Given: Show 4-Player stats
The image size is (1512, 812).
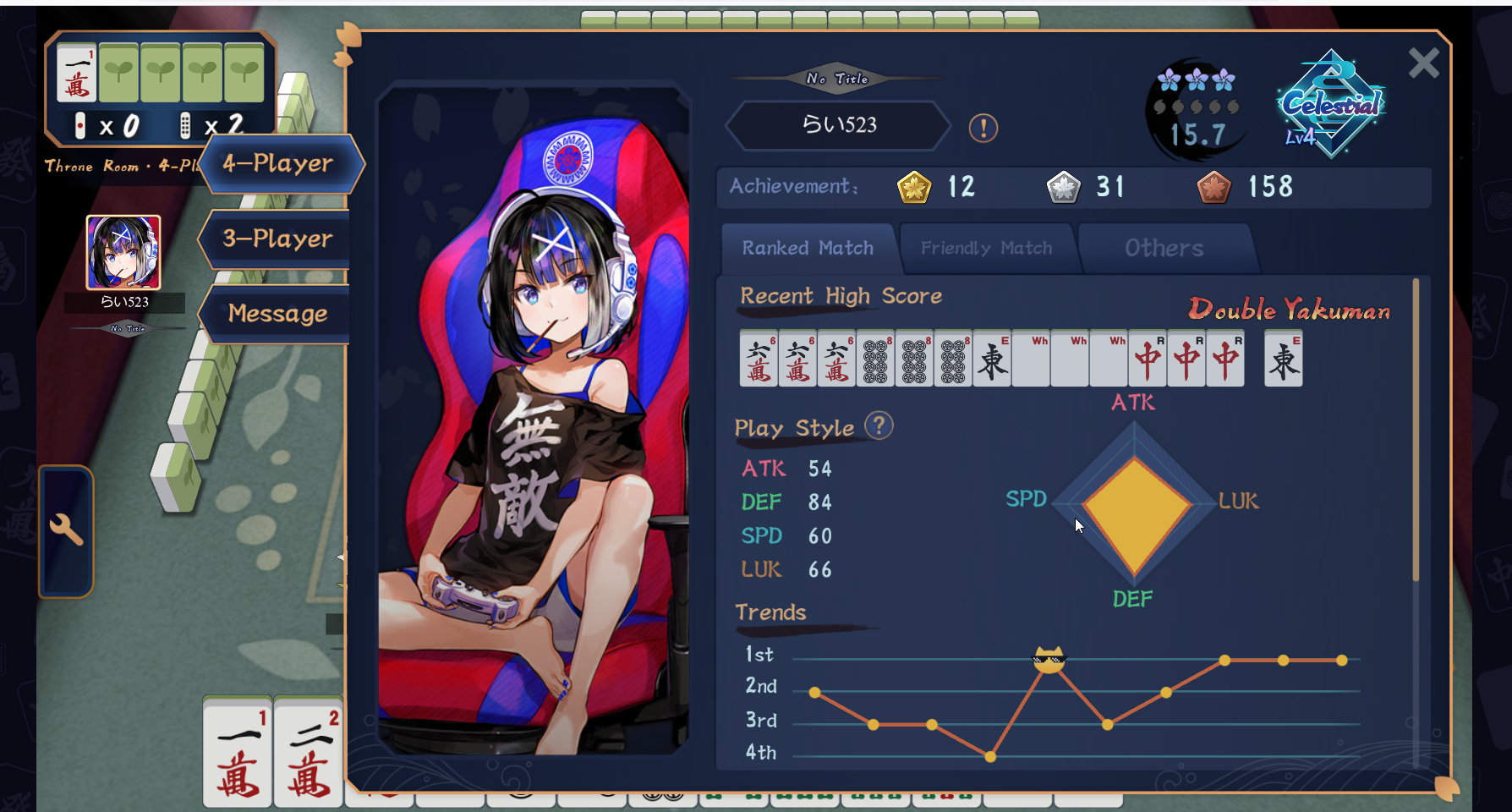Looking at the screenshot, I should (x=278, y=163).
